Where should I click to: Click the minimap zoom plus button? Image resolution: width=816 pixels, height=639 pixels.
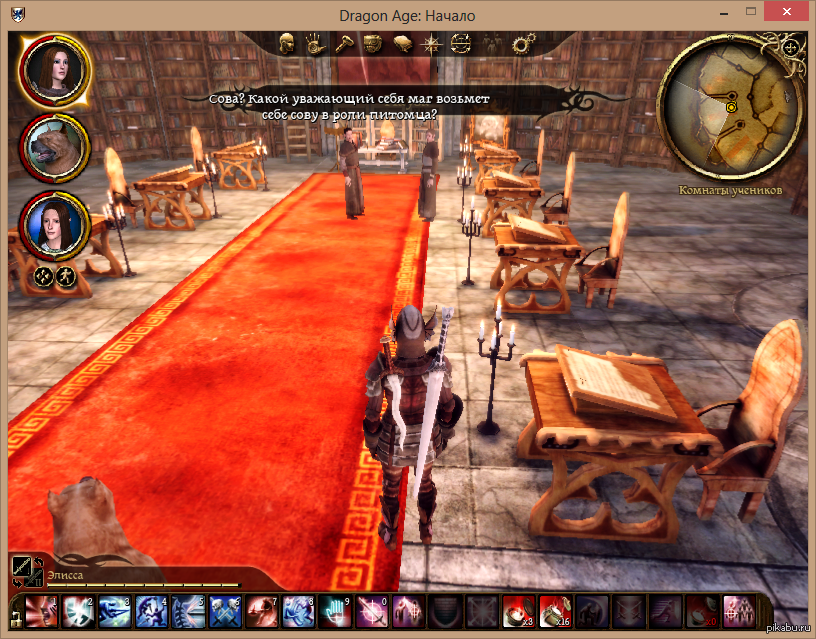point(791,47)
